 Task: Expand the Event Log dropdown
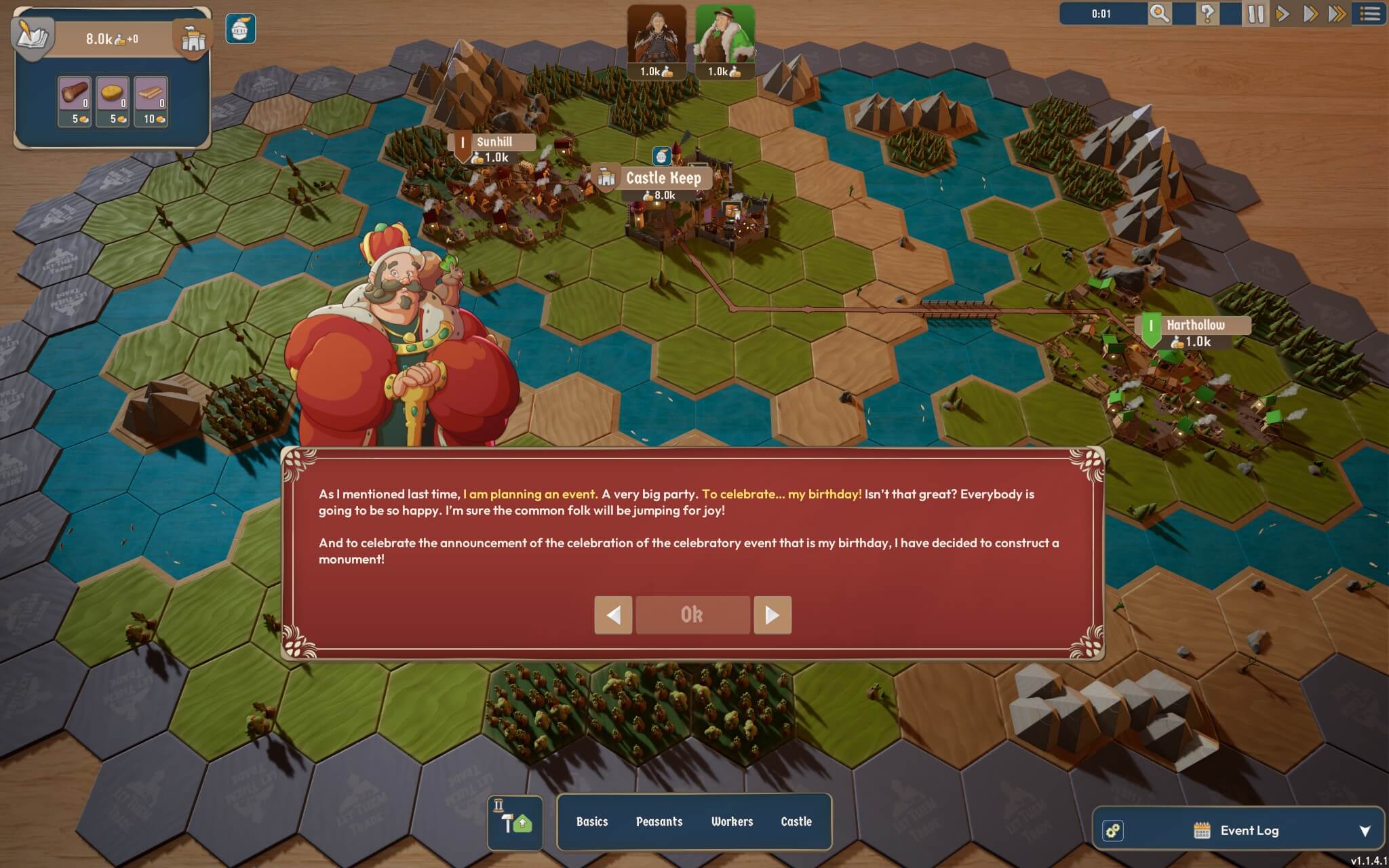[1365, 831]
